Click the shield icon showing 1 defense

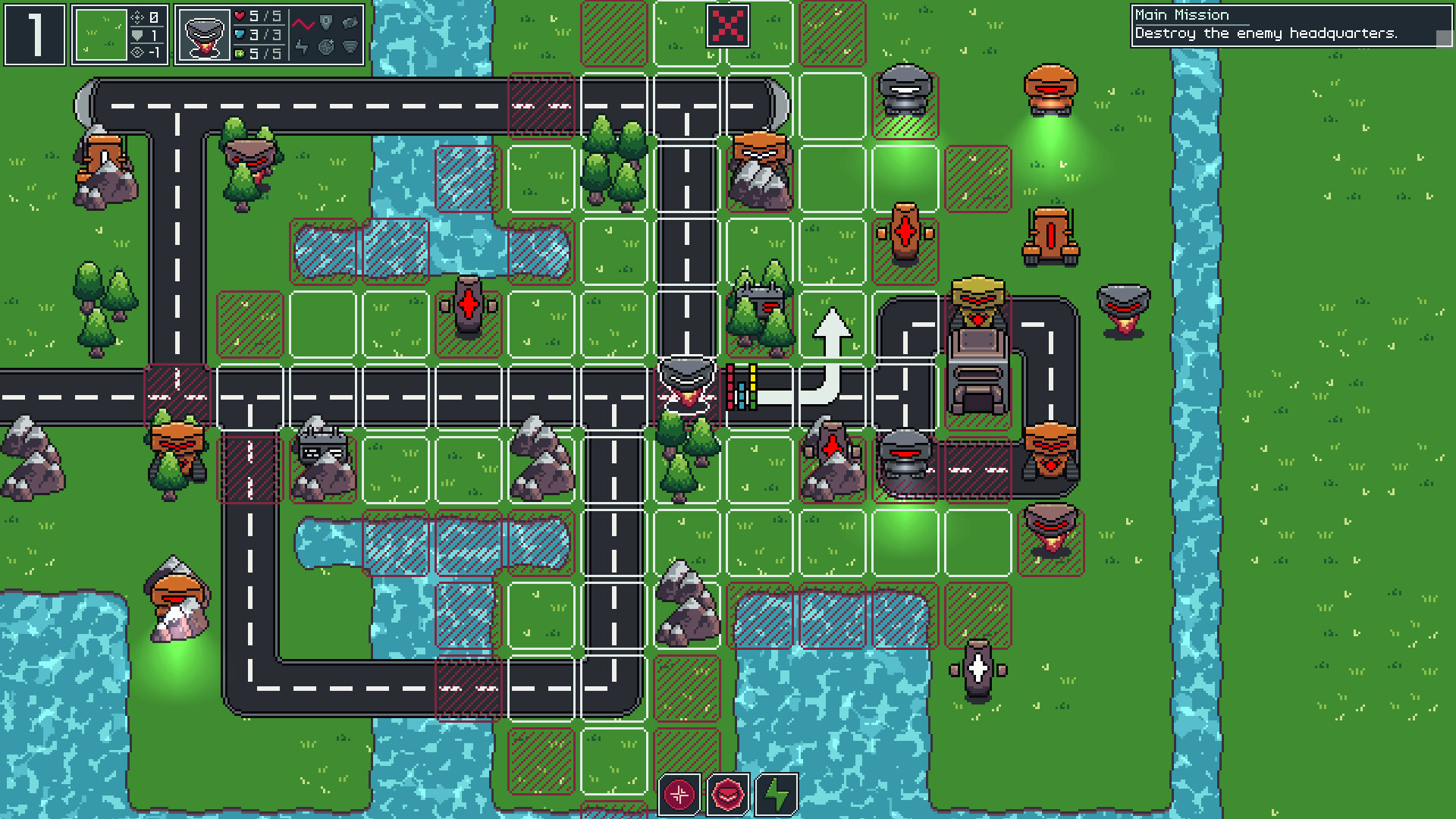click(138, 36)
